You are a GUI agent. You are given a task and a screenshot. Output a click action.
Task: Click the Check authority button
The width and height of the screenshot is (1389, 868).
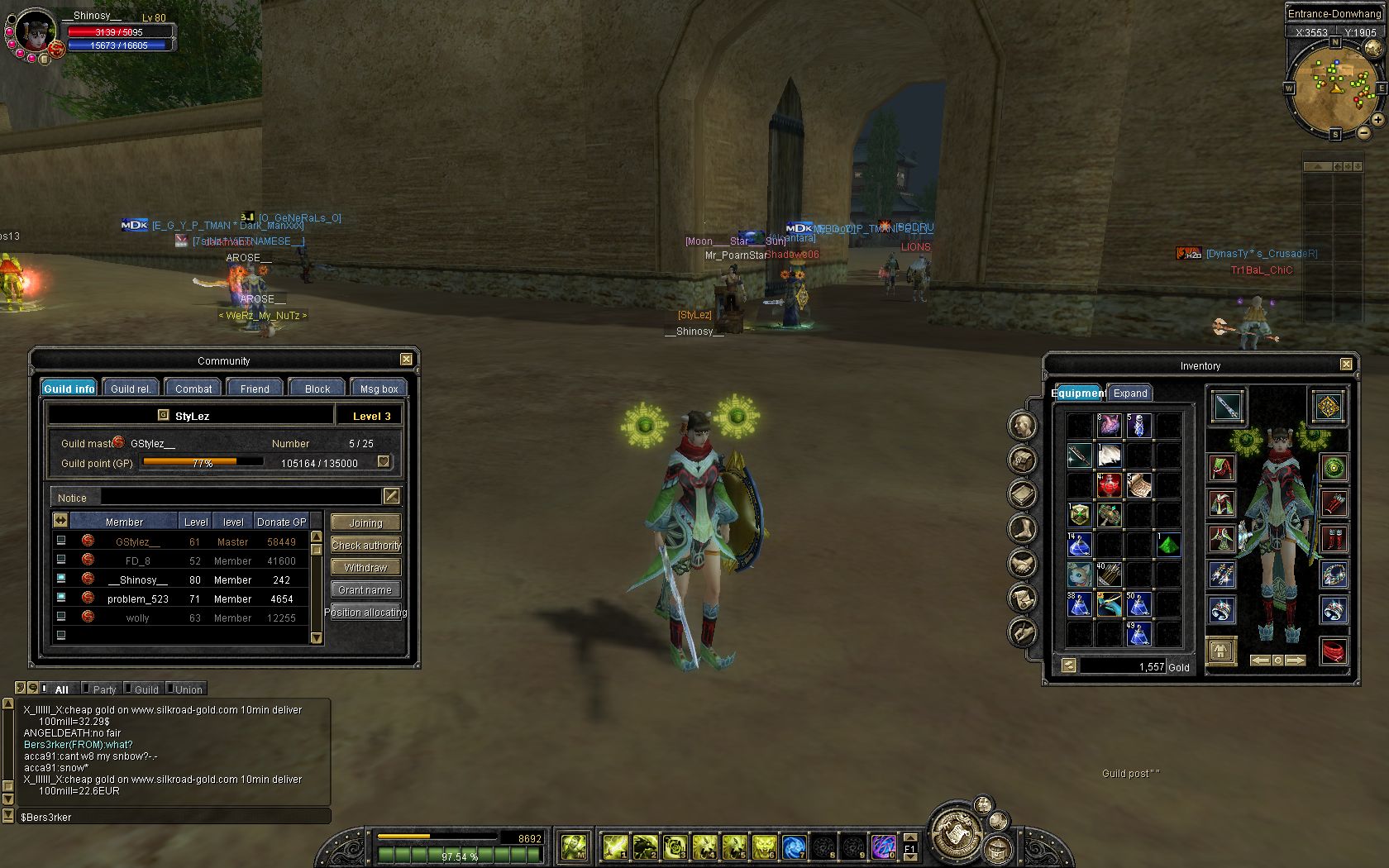(365, 545)
